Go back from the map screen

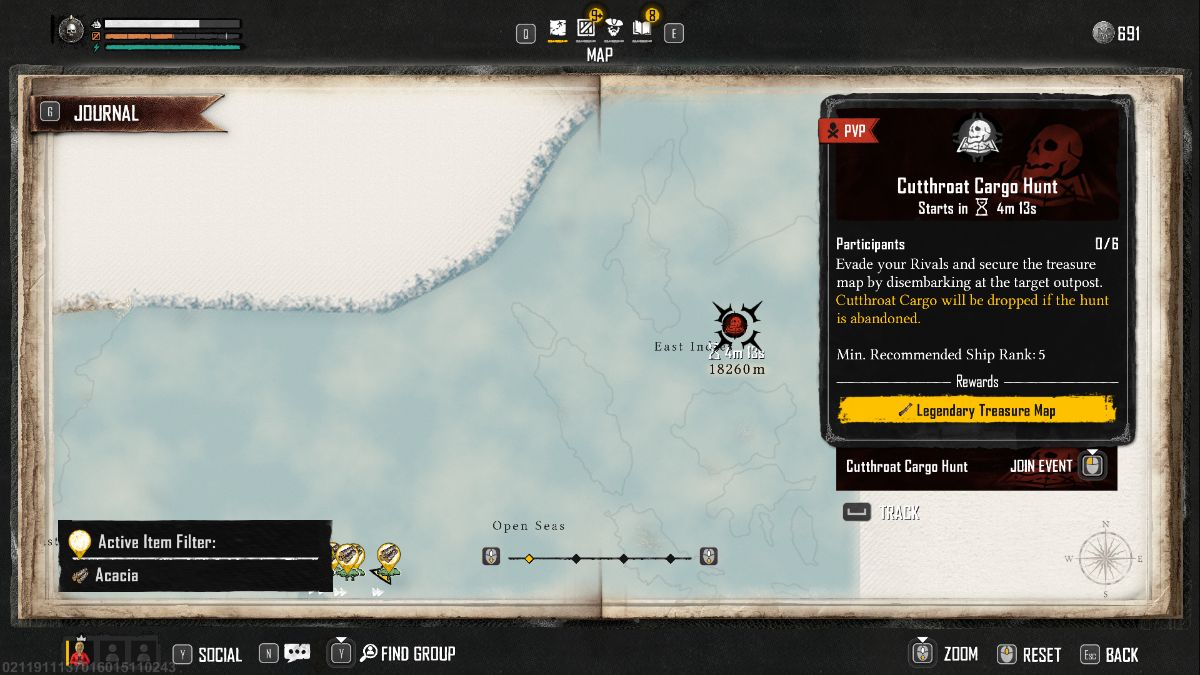pos(1120,655)
